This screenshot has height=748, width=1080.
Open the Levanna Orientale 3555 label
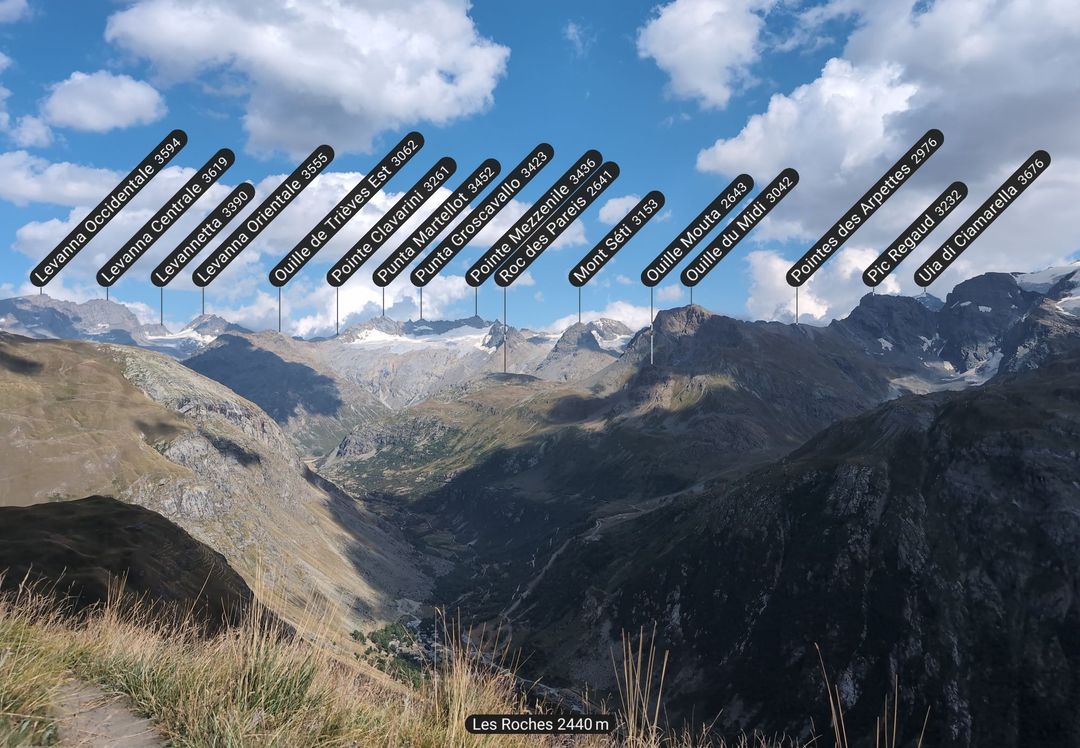(x=263, y=215)
